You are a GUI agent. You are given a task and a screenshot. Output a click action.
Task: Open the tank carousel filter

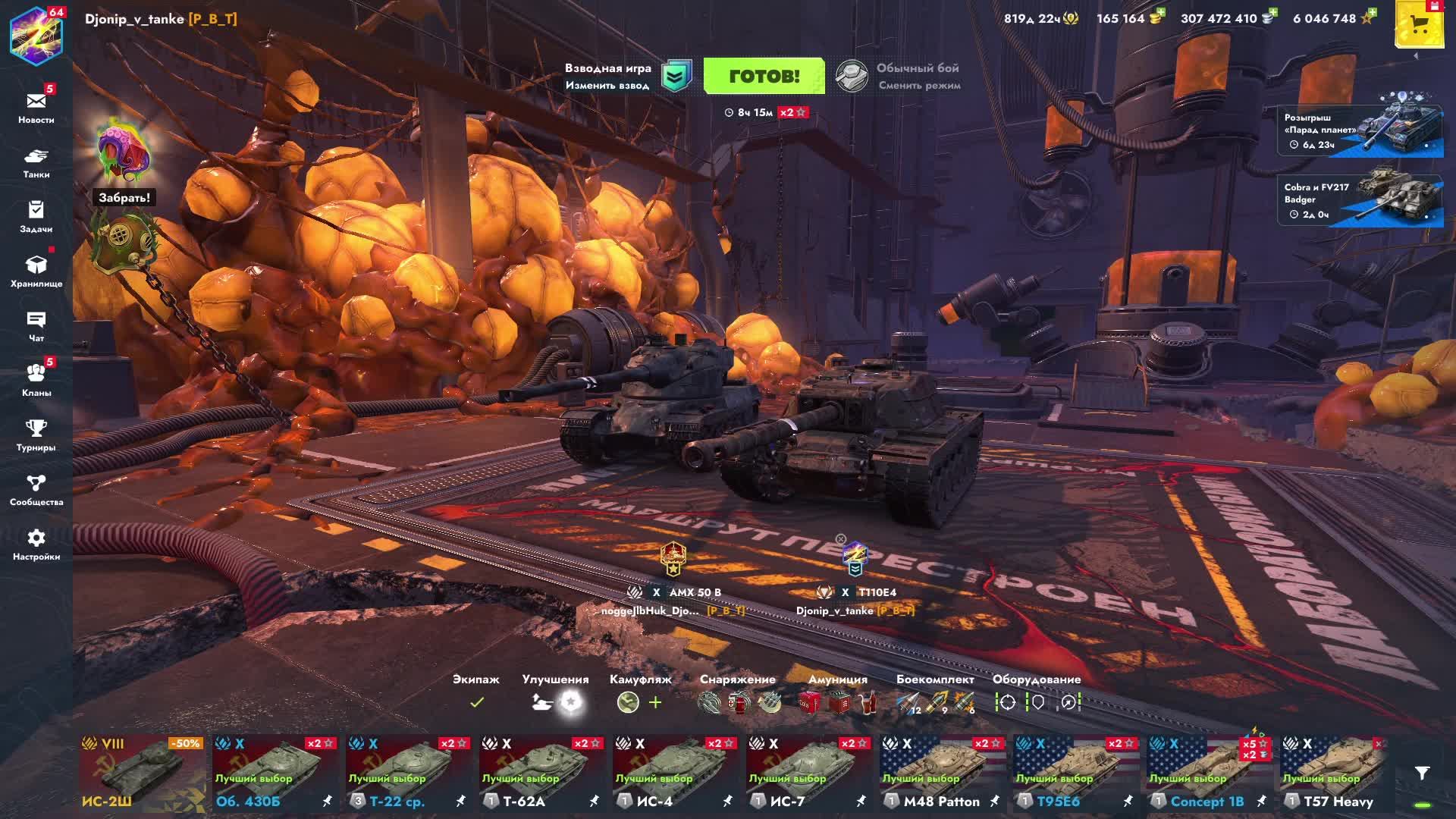(x=1422, y=773)
